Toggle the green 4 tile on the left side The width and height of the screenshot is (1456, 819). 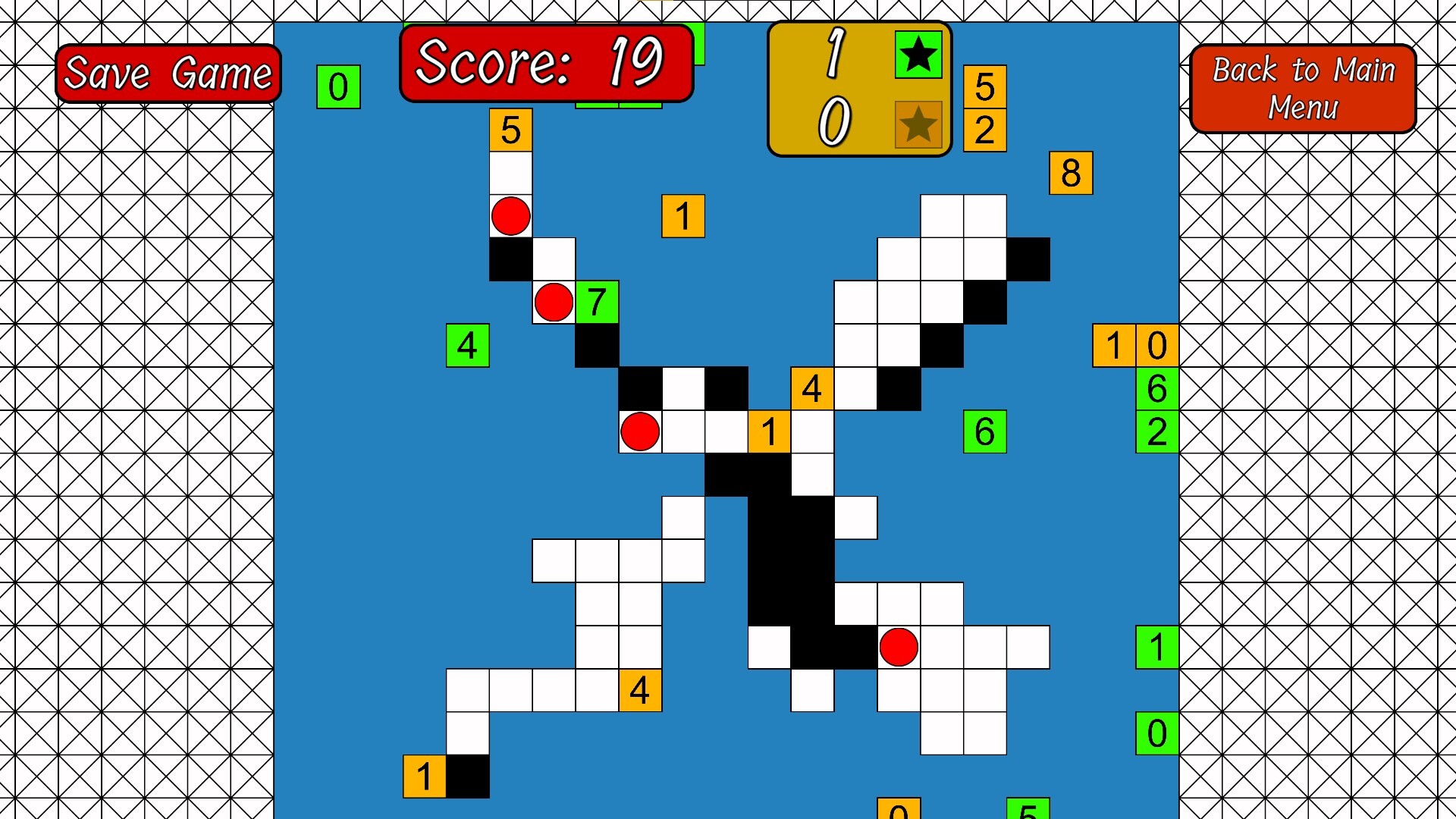coord(467,347)
